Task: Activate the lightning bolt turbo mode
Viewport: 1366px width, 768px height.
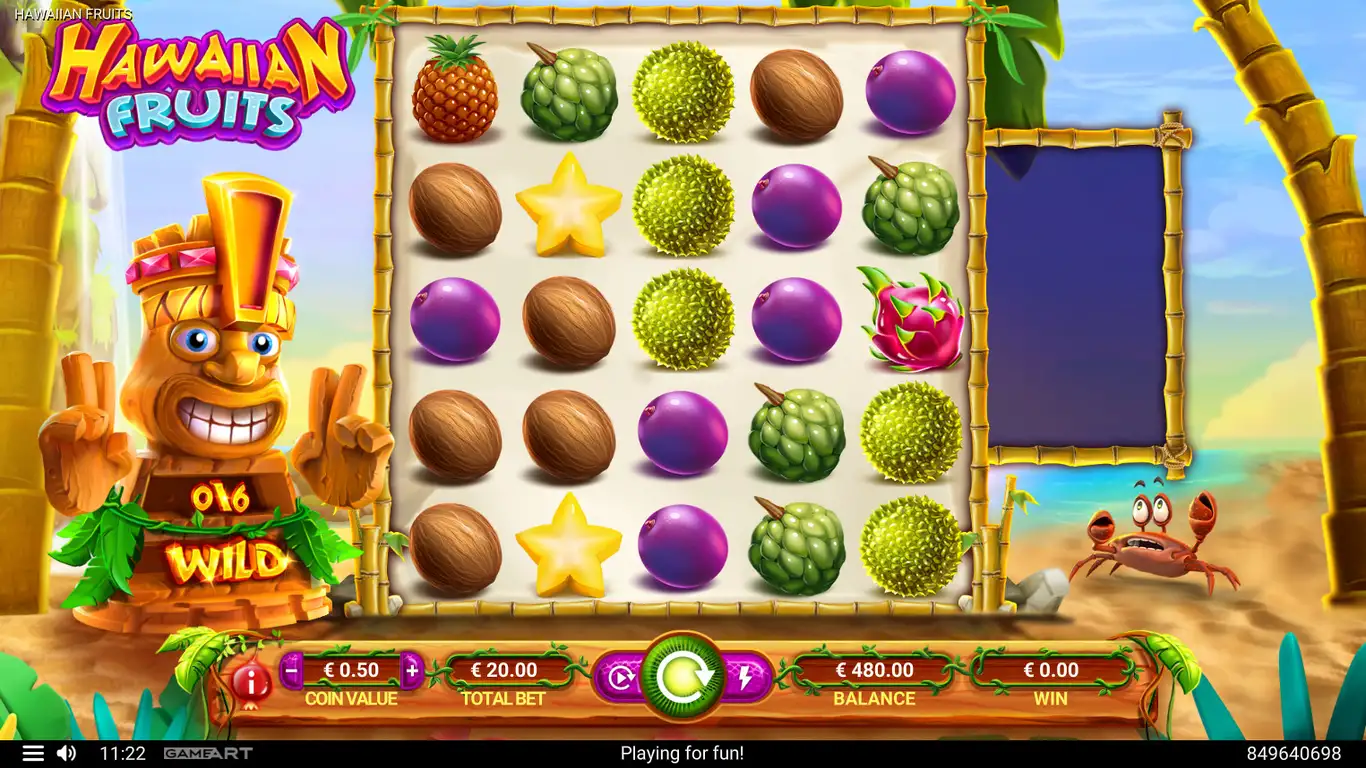Action: [745, 678]
